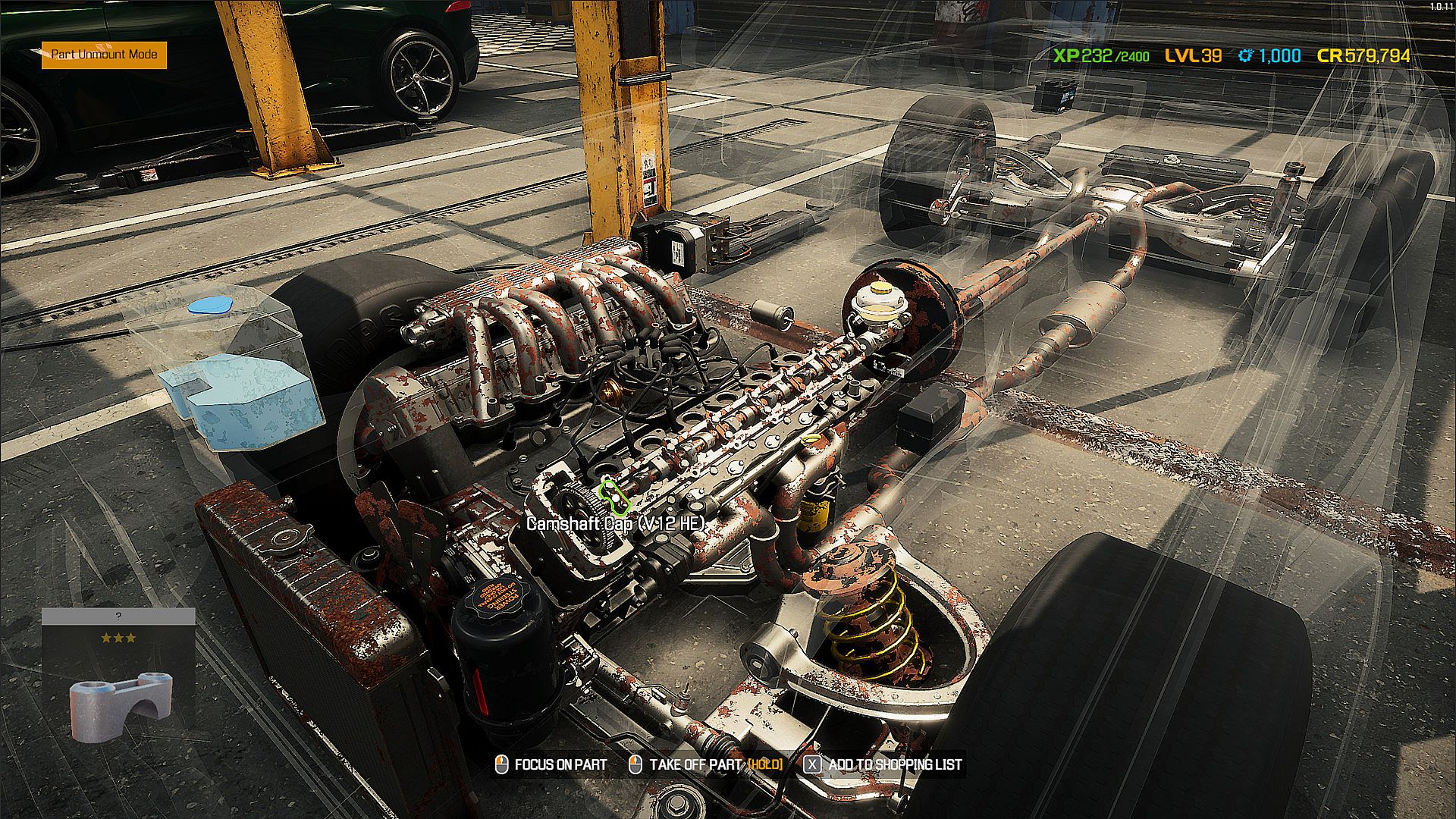The image size is (1456, 819).
Task: Click the camshaft cap preview thumbnail
Action: click(x=119, y=704)
